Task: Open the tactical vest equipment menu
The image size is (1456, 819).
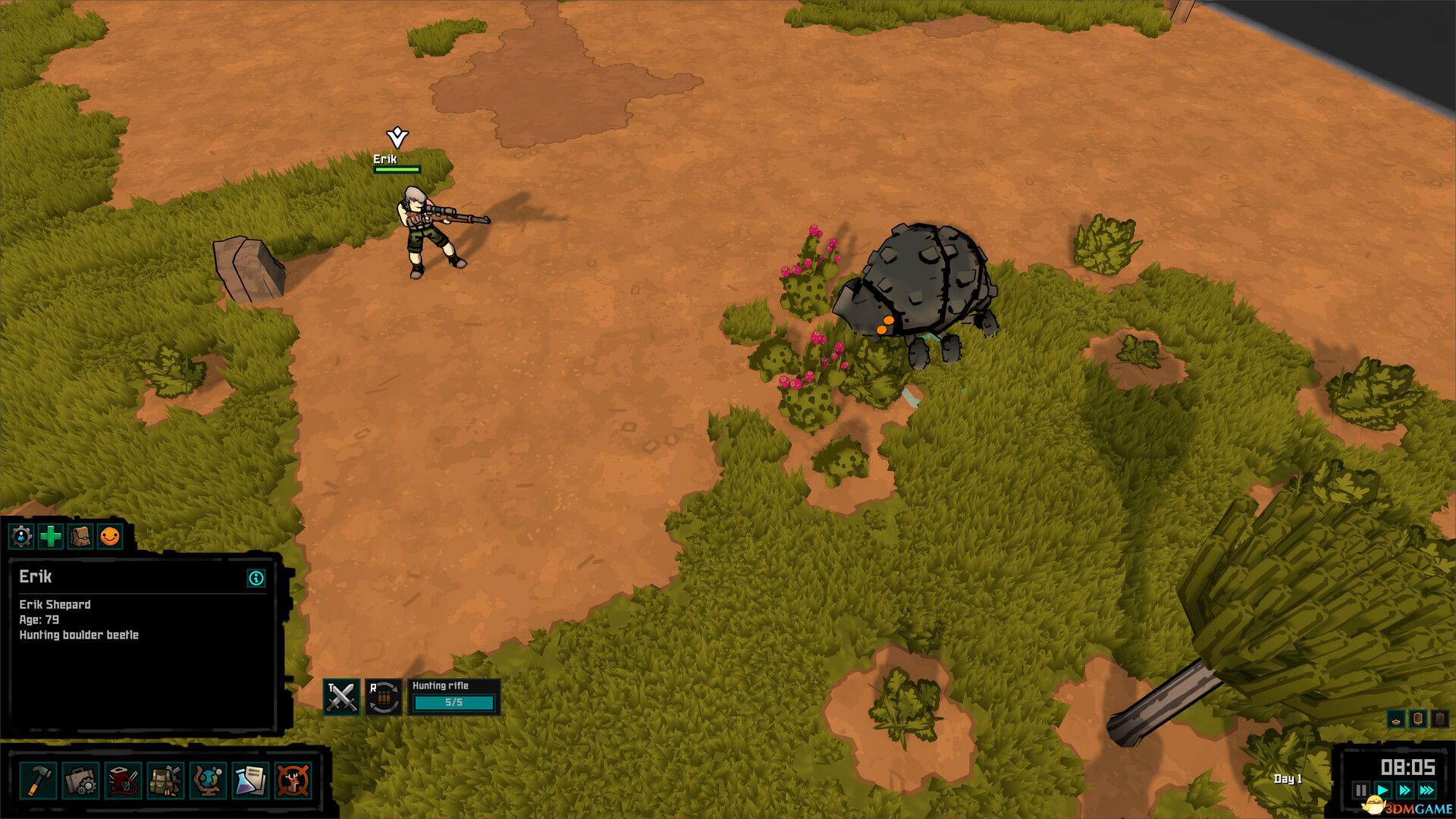Action: click(165, 780)
